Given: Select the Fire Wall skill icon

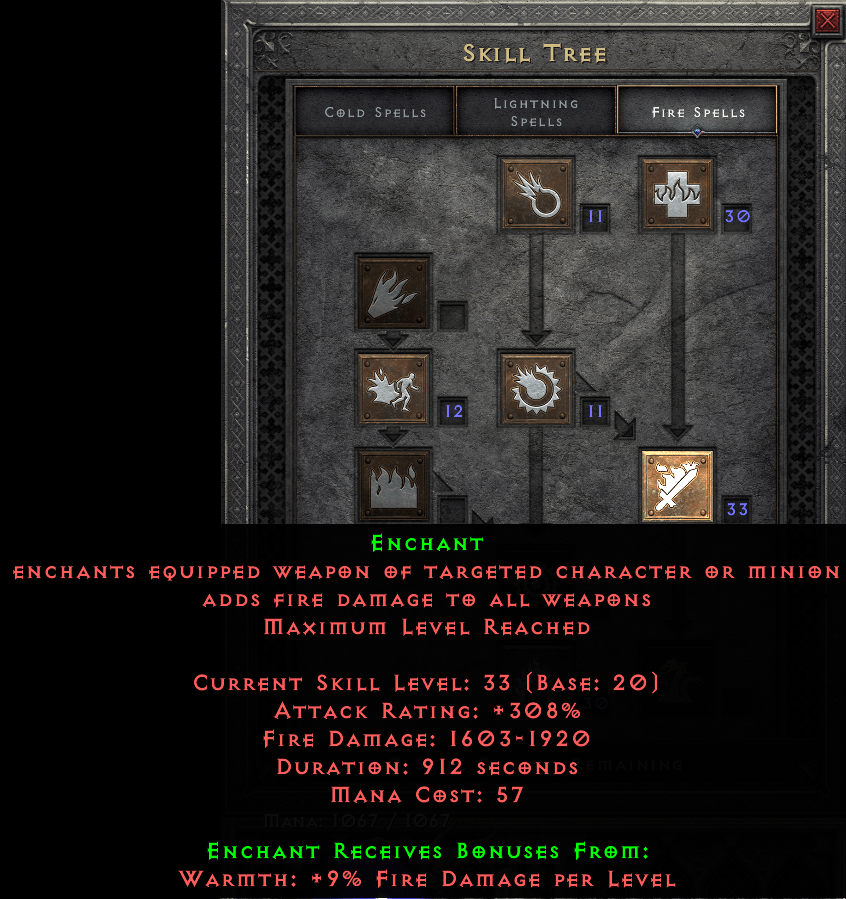Looking at the screenshot, I should pos(393,485).
